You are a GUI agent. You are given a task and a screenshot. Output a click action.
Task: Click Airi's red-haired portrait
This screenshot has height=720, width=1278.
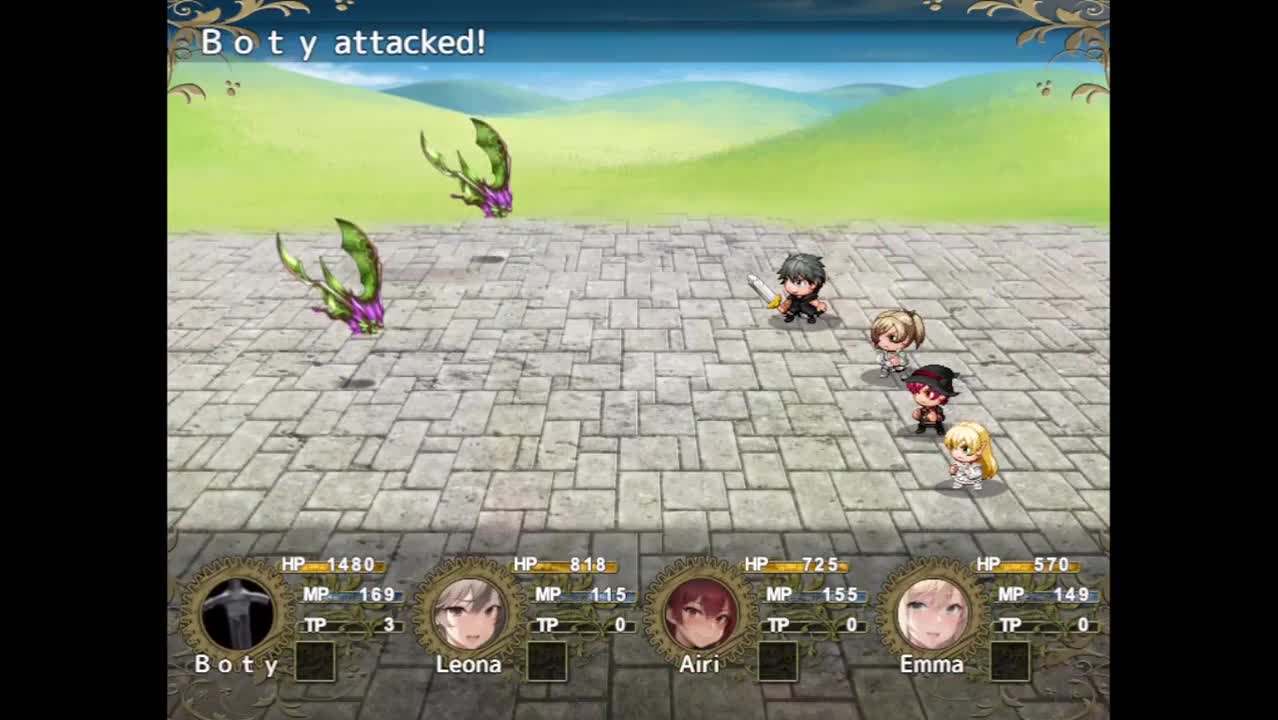(x=700, y=612)
